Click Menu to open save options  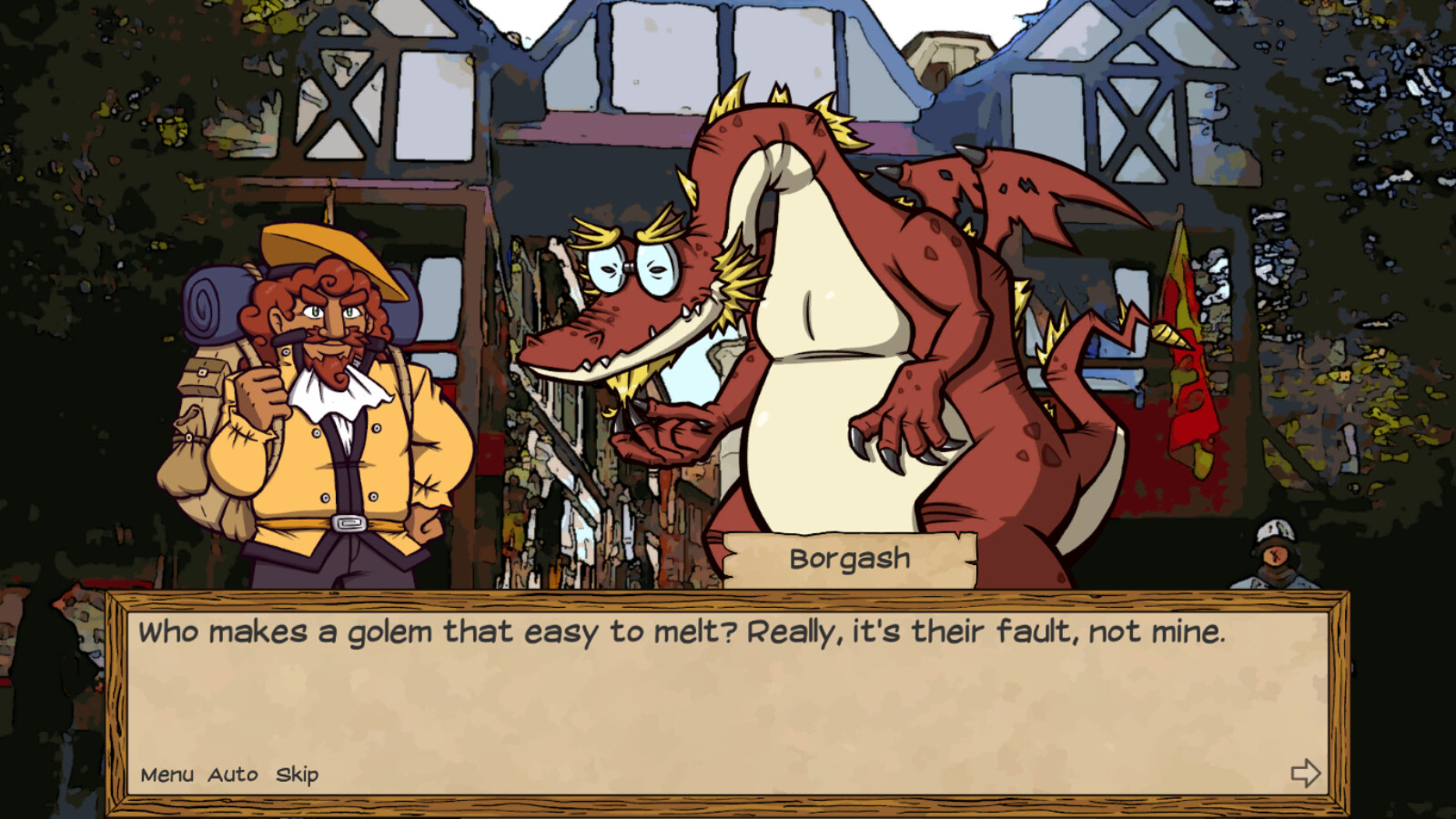click(168, 775)
